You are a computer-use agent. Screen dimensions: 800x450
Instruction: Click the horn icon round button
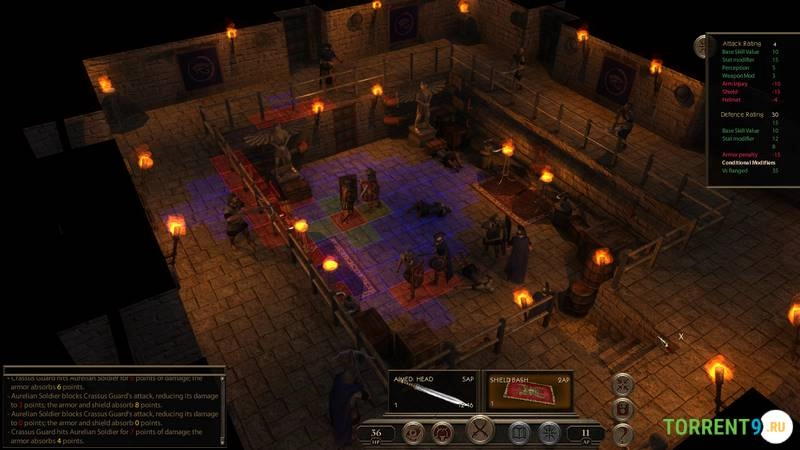[413, 433]
